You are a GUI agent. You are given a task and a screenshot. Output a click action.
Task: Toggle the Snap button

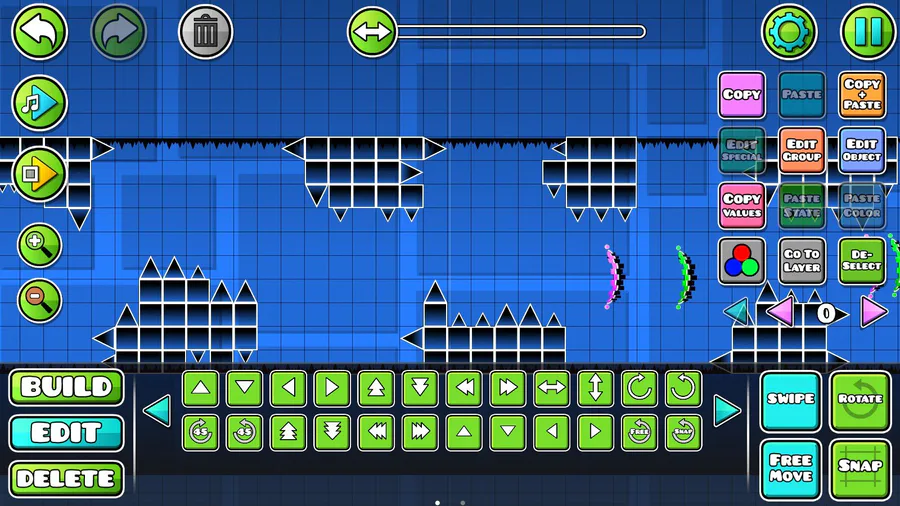[860, 467]
